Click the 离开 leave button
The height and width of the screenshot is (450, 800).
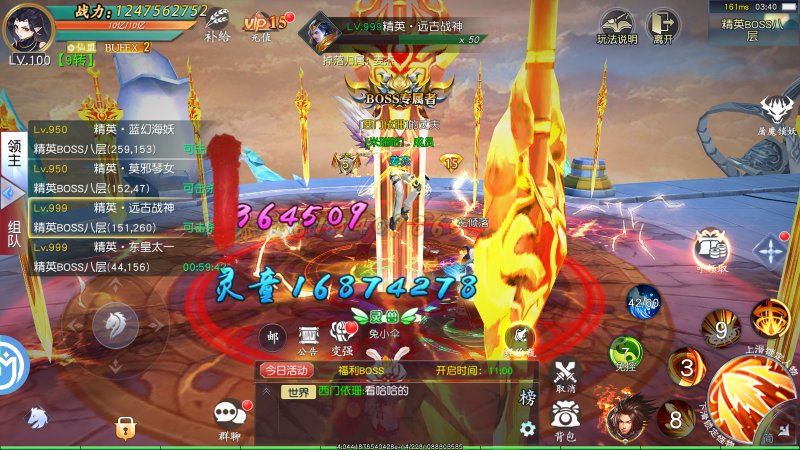coord(659,26)
